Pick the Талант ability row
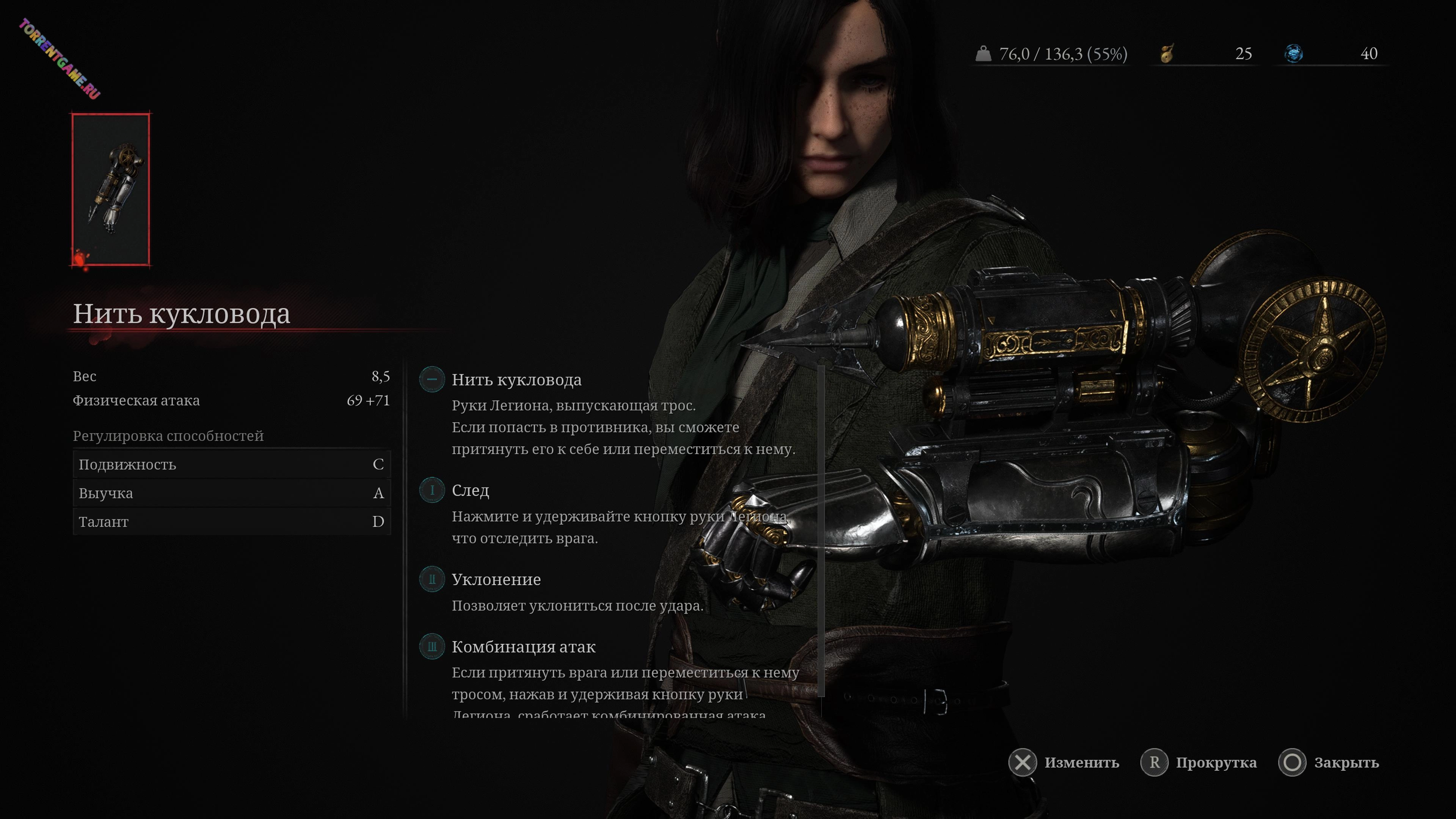Screen dimensions: 1456x819 (x=231, y=522)
